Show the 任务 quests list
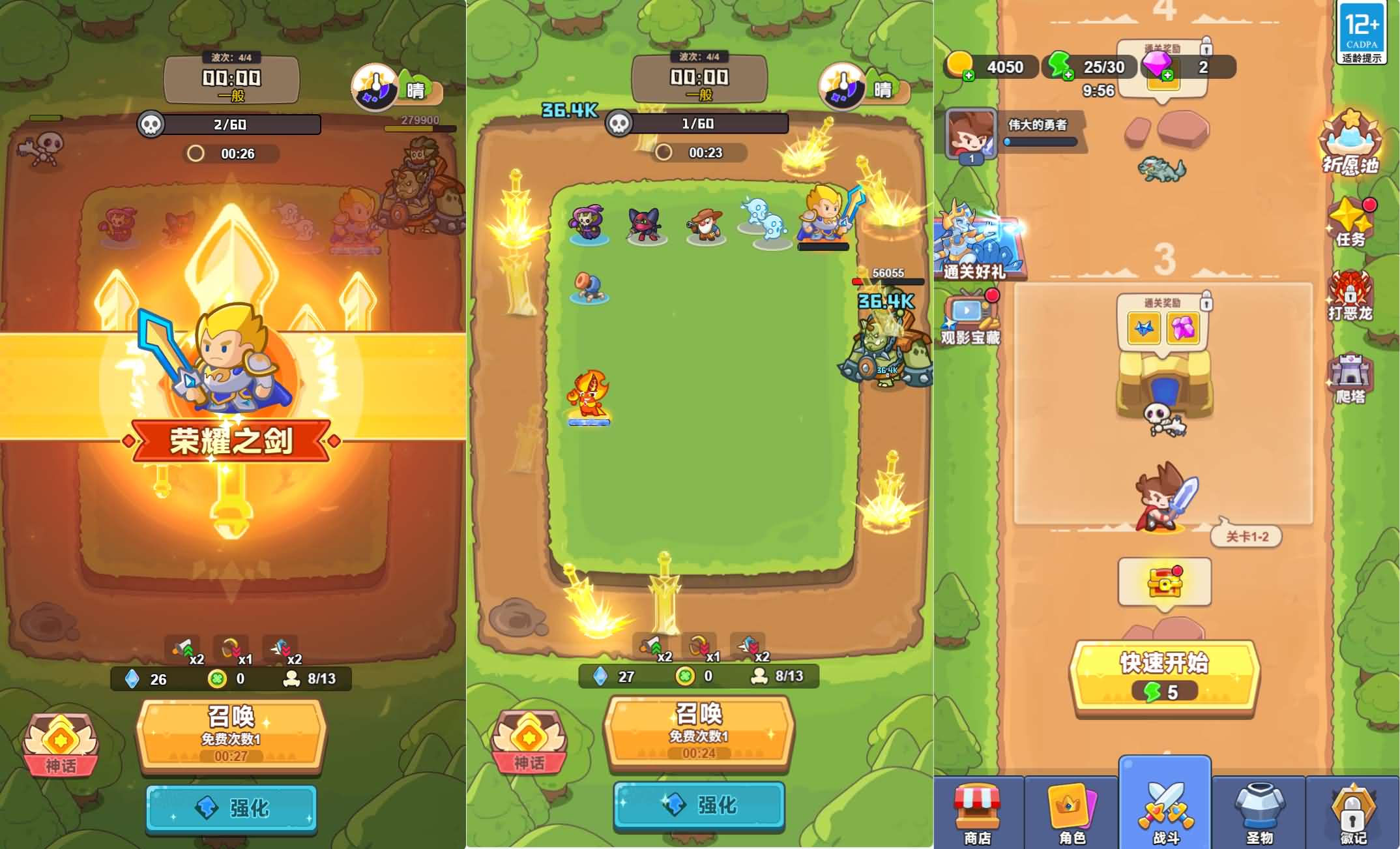The image size is (1400, 849). pyautogui.click(x=1350, y=223)
